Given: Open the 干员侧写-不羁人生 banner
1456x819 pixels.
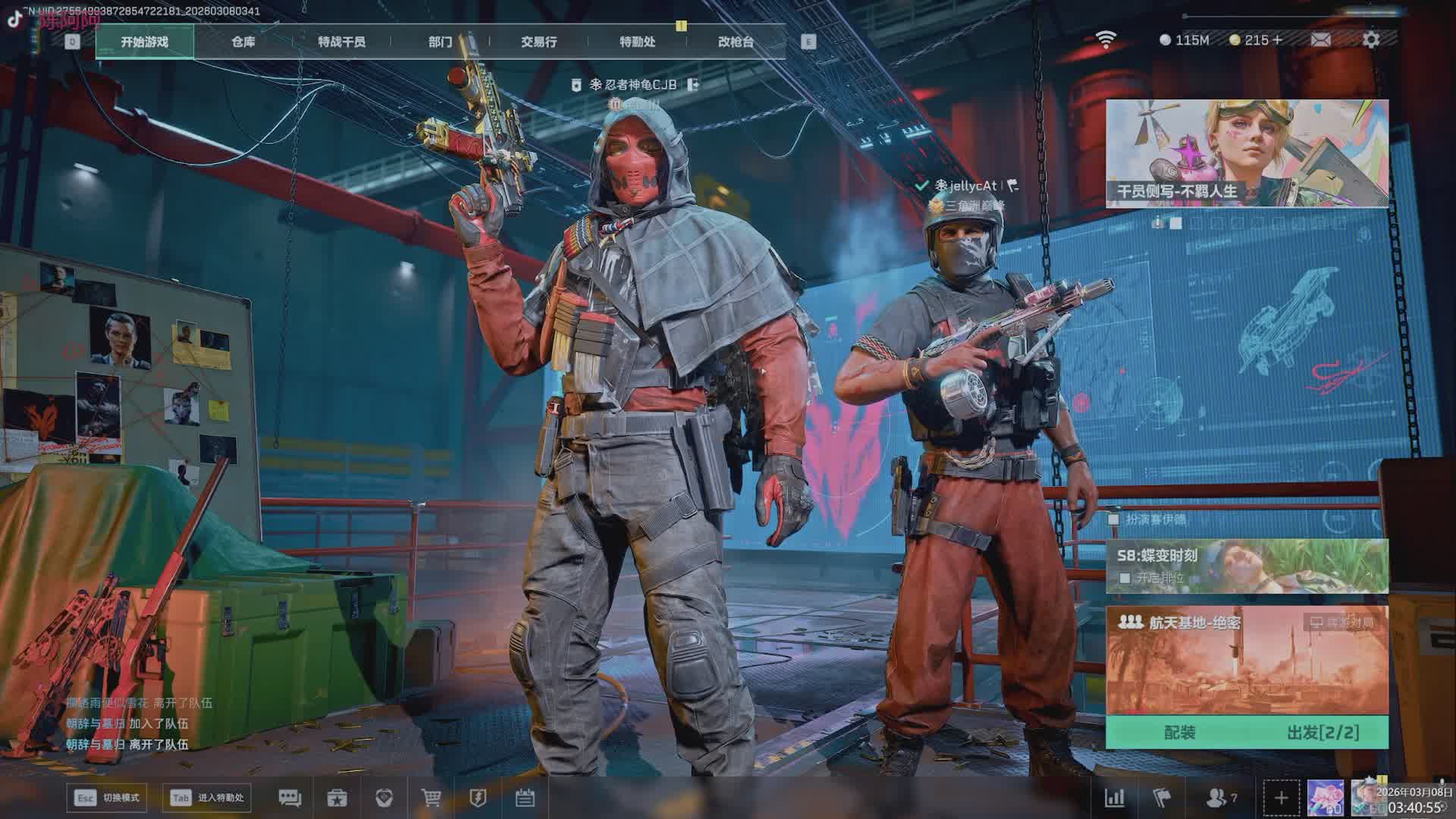Looking at the screenshot, I should coord(1247,153).
